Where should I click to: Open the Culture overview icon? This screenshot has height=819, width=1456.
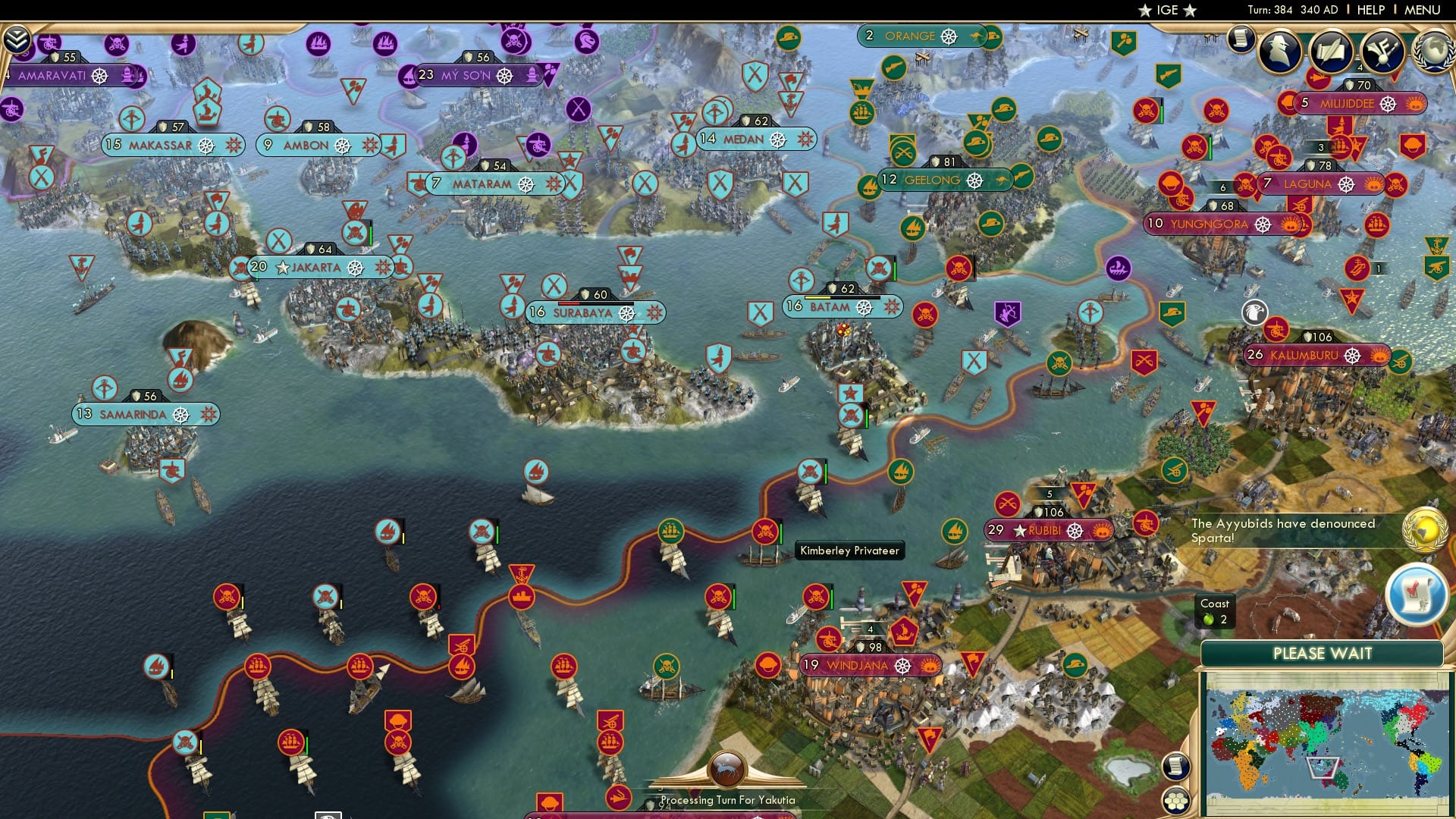click(x=1382, y=49)
